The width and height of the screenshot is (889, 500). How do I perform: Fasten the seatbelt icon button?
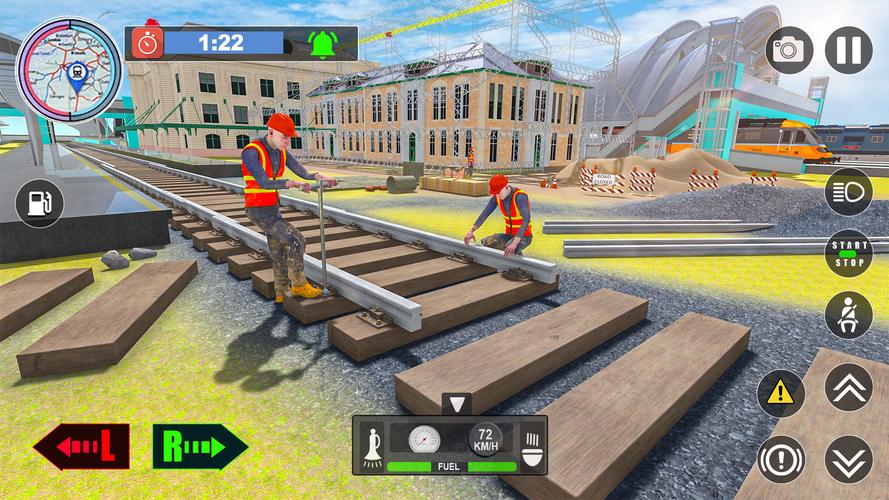(848, 316)
